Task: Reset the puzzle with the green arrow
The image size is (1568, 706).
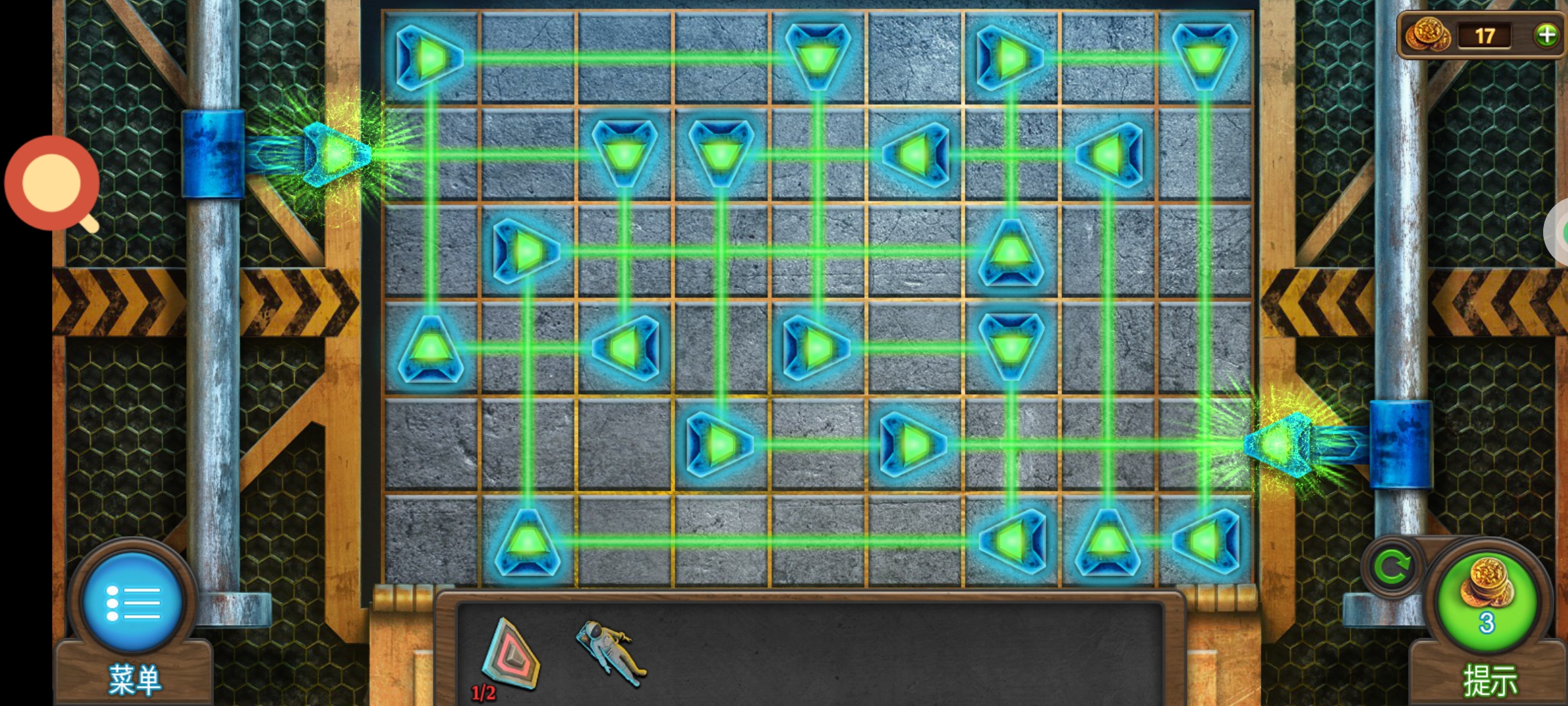Action: pyautogui.click(x=1392, y=567)
